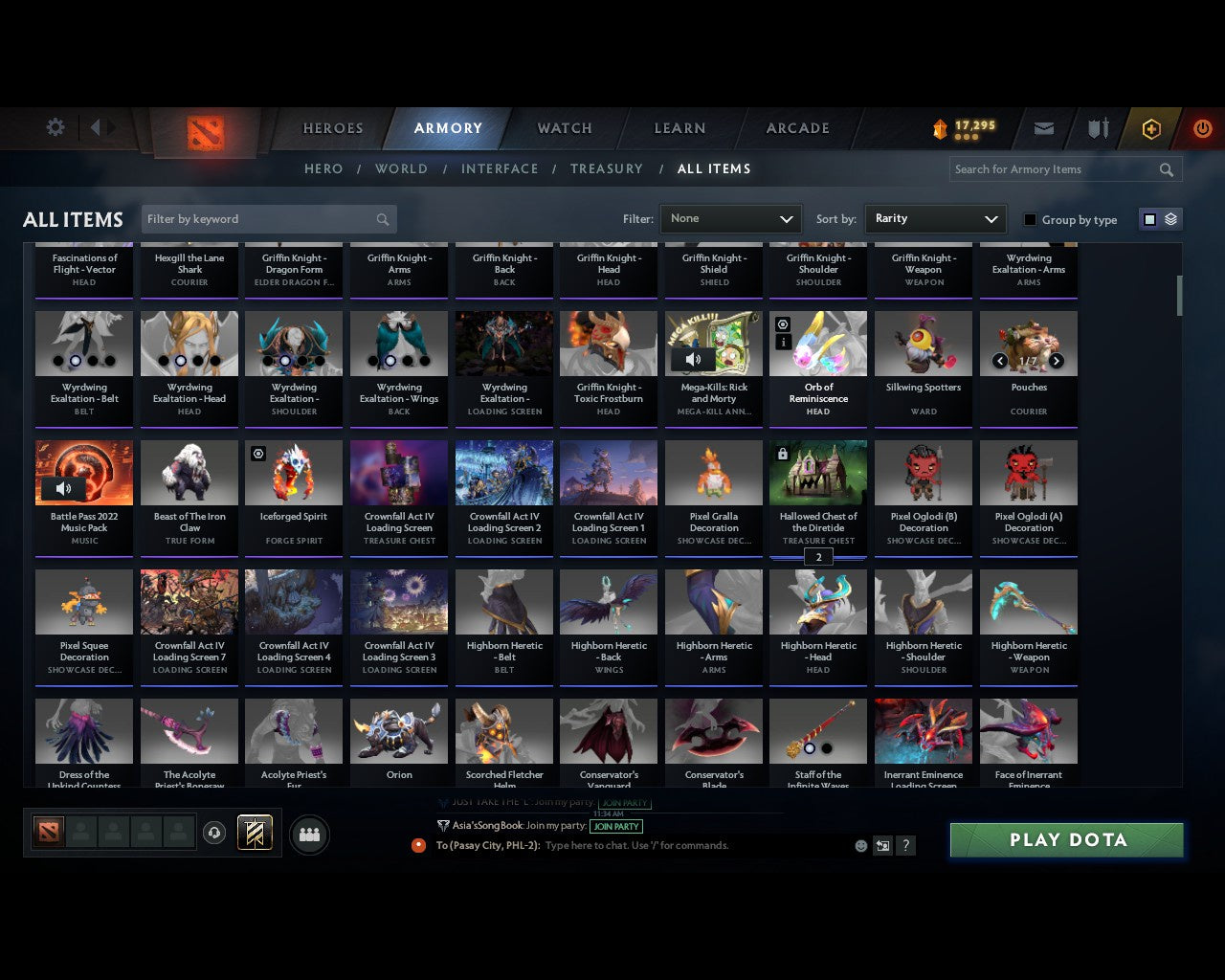
Task: Open the Filter dropdown showing None
Action: pyautogui.click(x=730, y=218)
